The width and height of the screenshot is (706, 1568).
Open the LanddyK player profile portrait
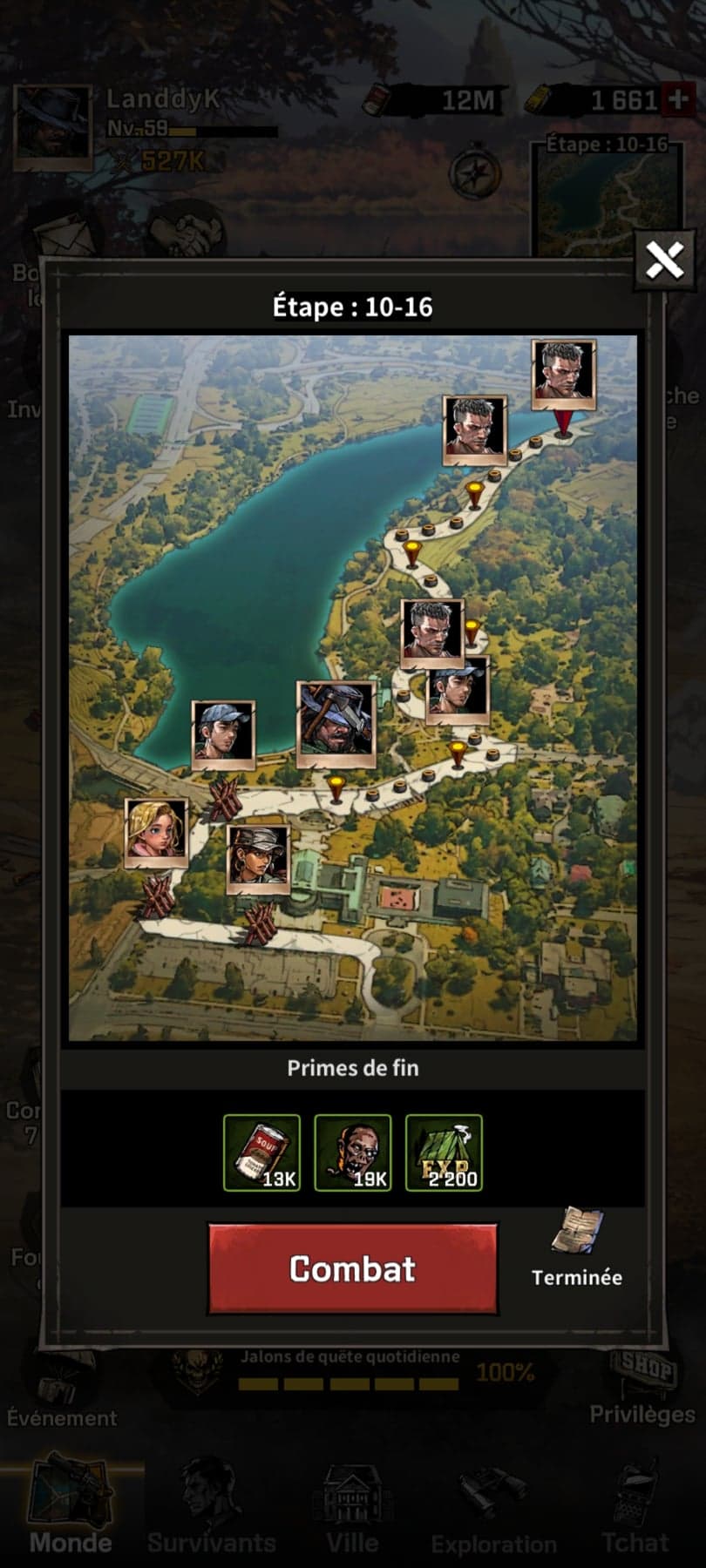53,127
